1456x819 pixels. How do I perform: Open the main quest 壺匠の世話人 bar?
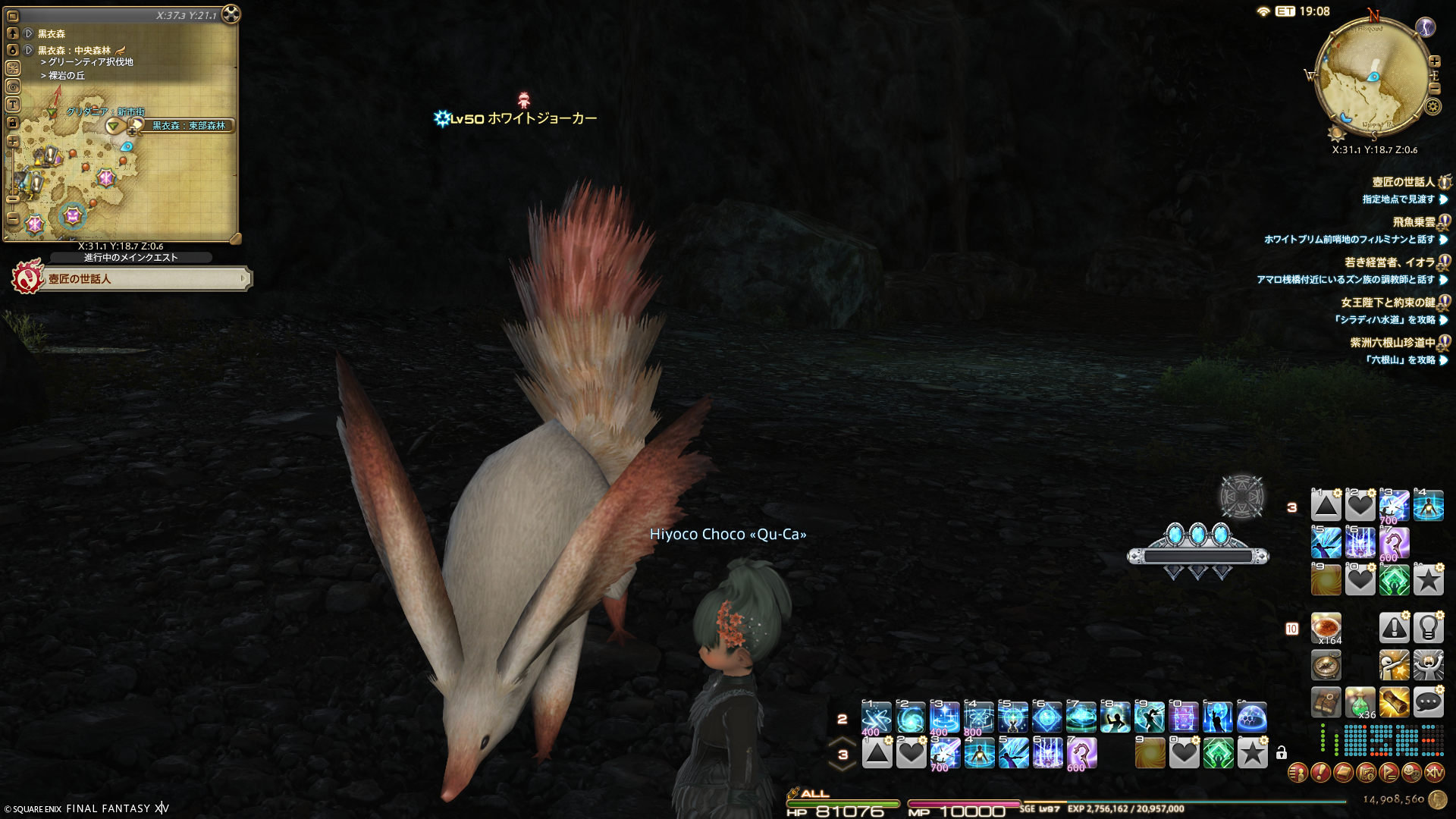144,279
